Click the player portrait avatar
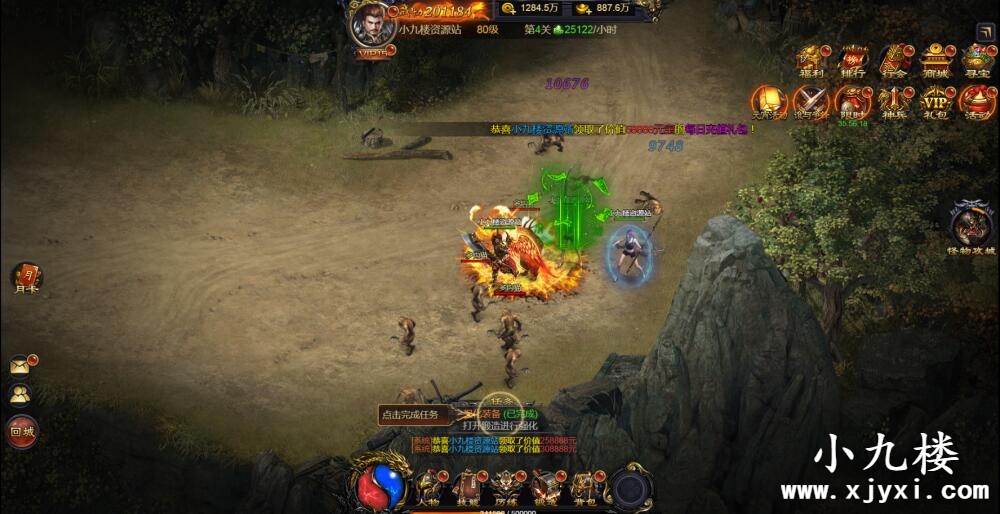This screenshot has height=514, width=1000. (x=371, y=25)
